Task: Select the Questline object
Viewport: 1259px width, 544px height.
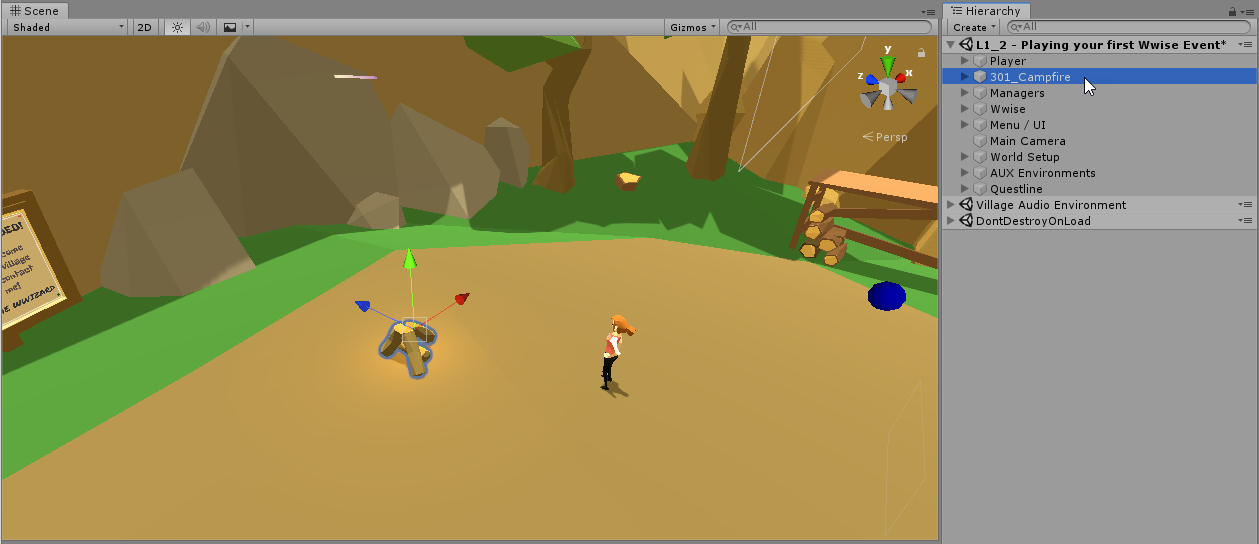Action: (x=1015, y=189)
